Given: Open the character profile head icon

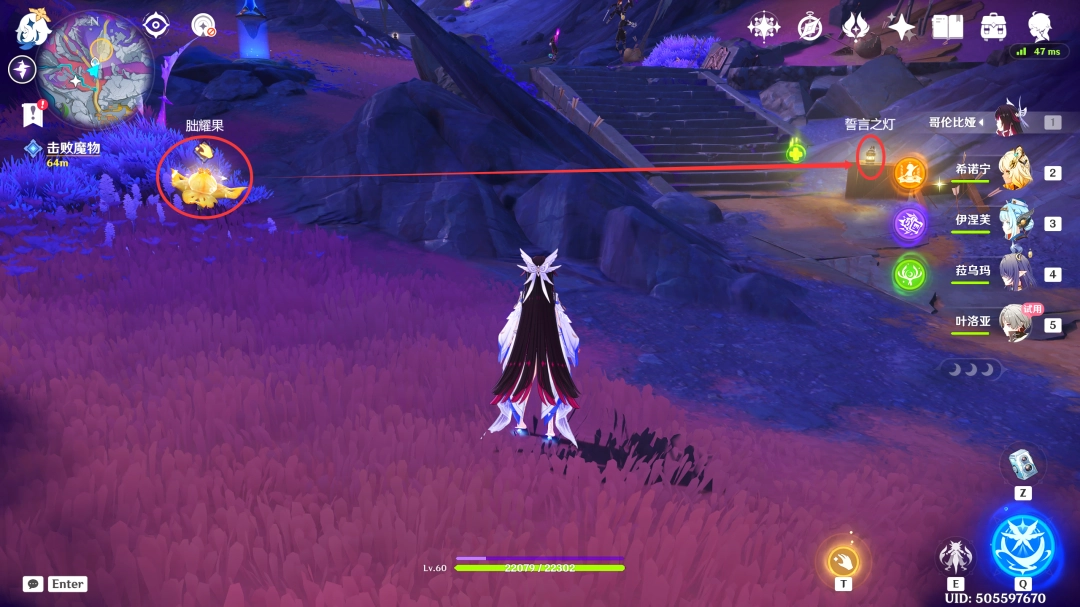Looking at the screenshot, I should point(1040,27).
